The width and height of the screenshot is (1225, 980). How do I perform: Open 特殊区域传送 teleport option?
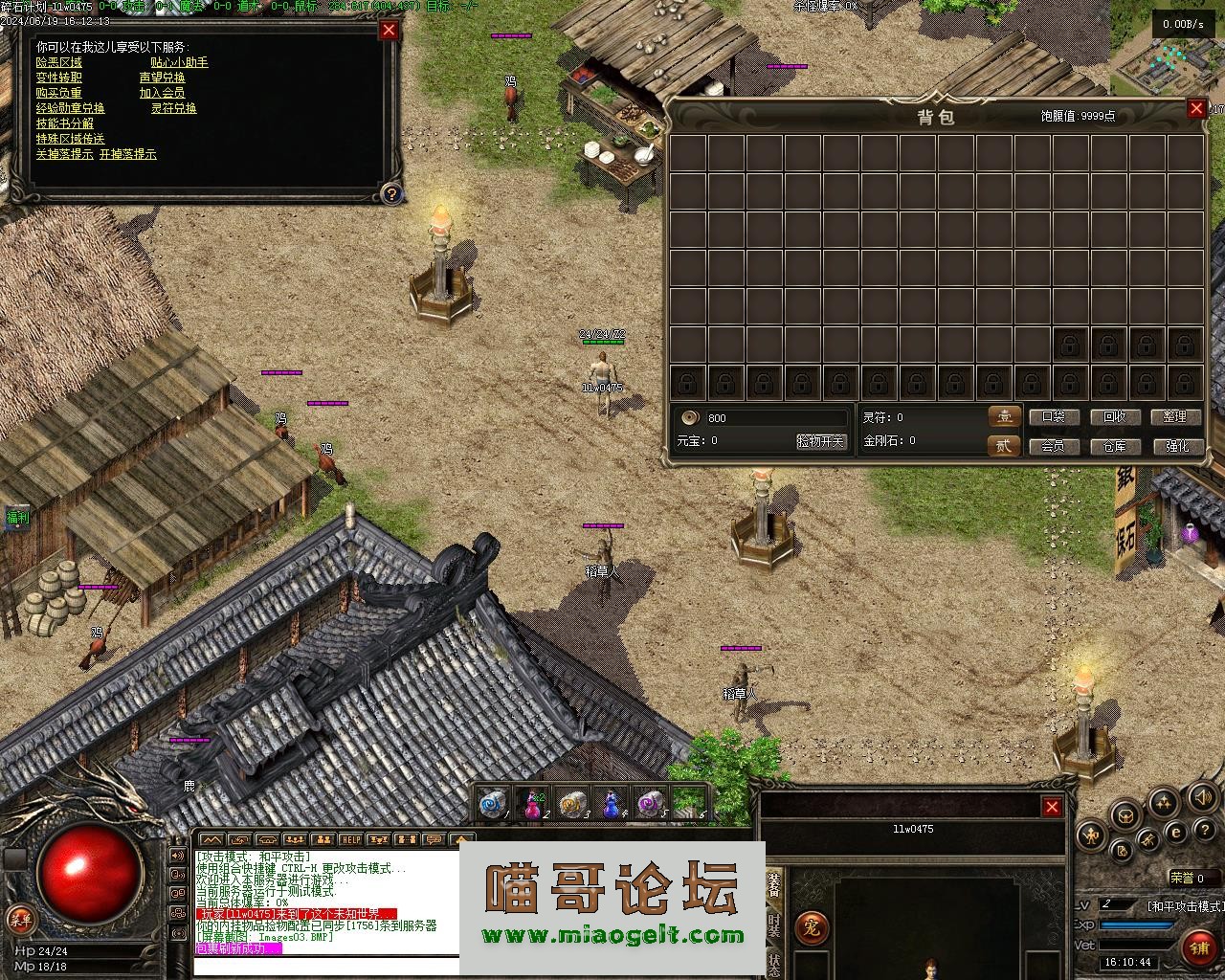click(70, 139)
